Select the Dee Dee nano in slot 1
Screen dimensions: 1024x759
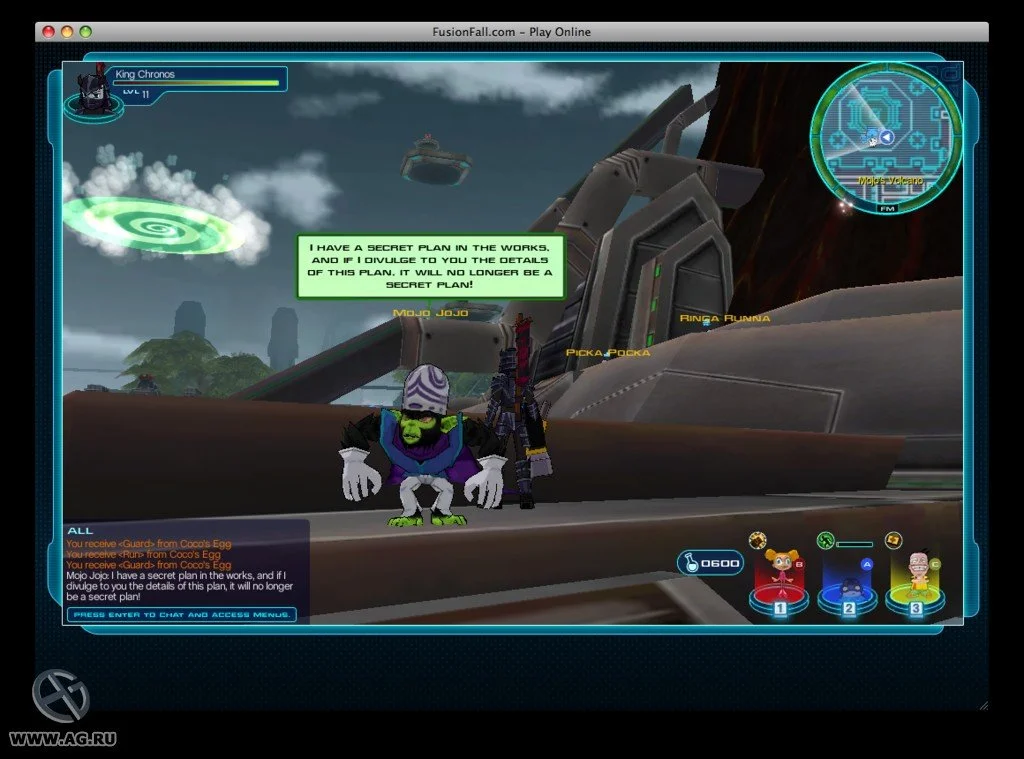[x=781, y=574]
